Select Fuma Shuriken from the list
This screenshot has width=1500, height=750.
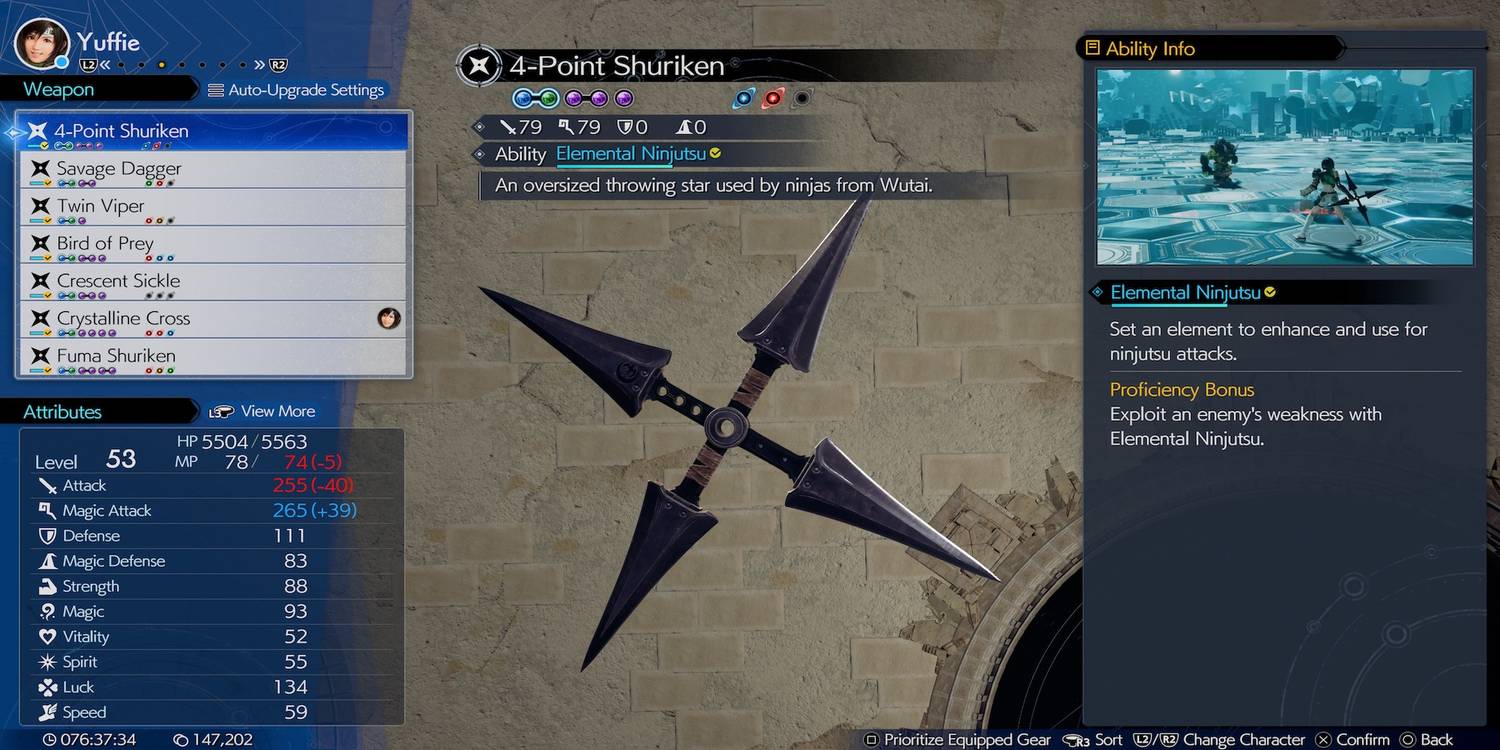coord(212,356)
